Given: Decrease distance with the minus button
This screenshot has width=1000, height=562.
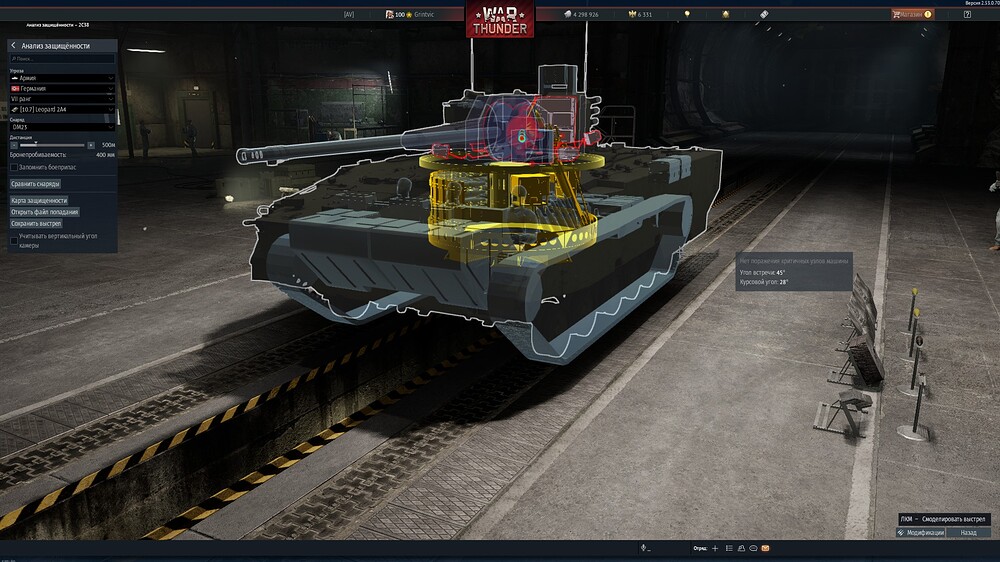Looking at the screenshot, I should click(13, 145).
